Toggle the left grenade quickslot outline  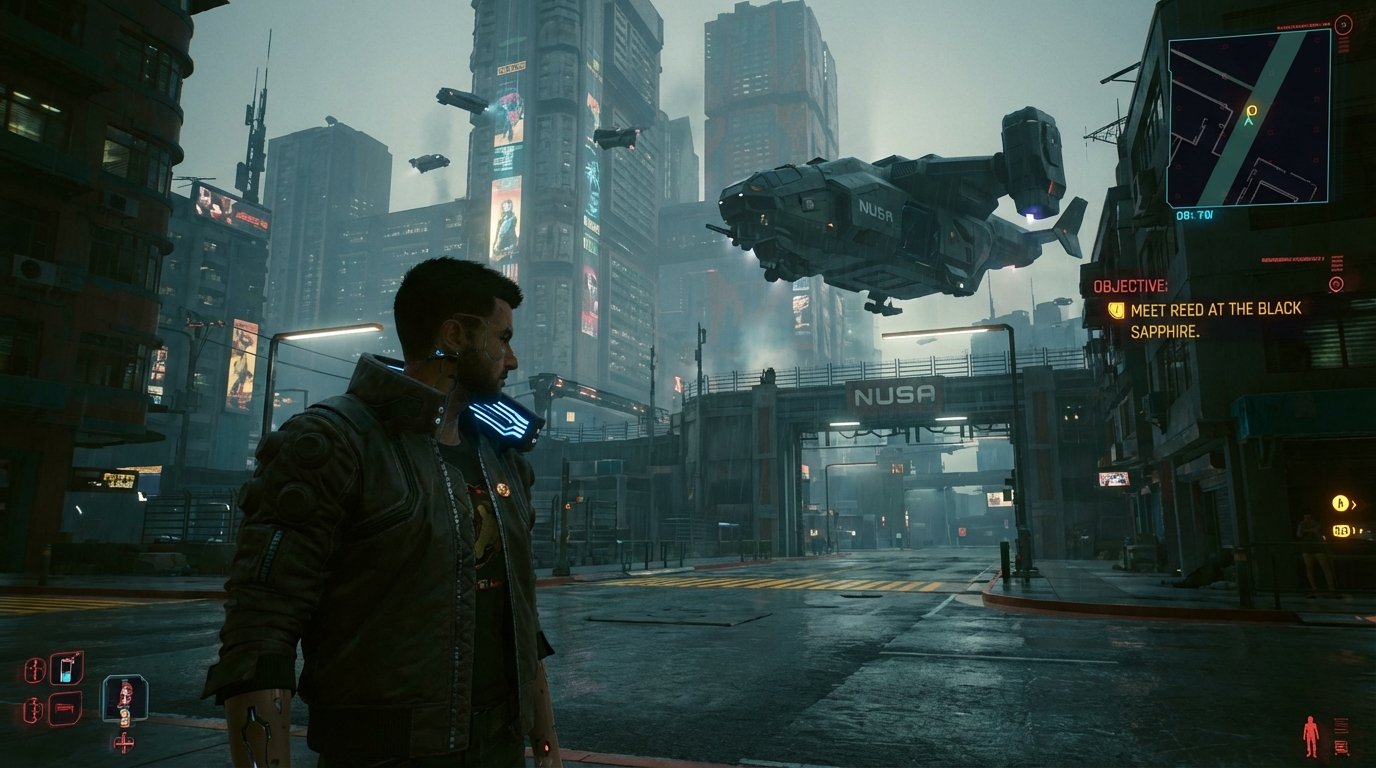pos(33,710)
